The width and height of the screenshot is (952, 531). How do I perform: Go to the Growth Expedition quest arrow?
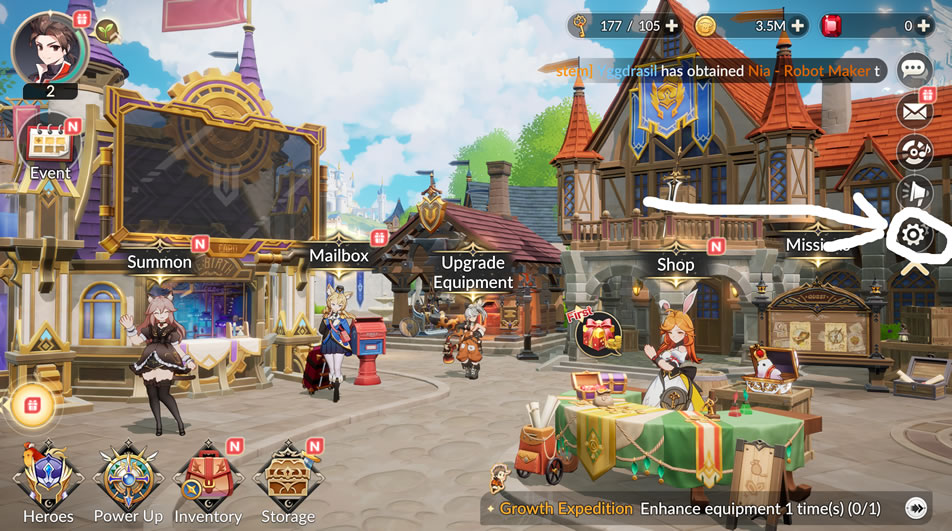click(914, 508)
